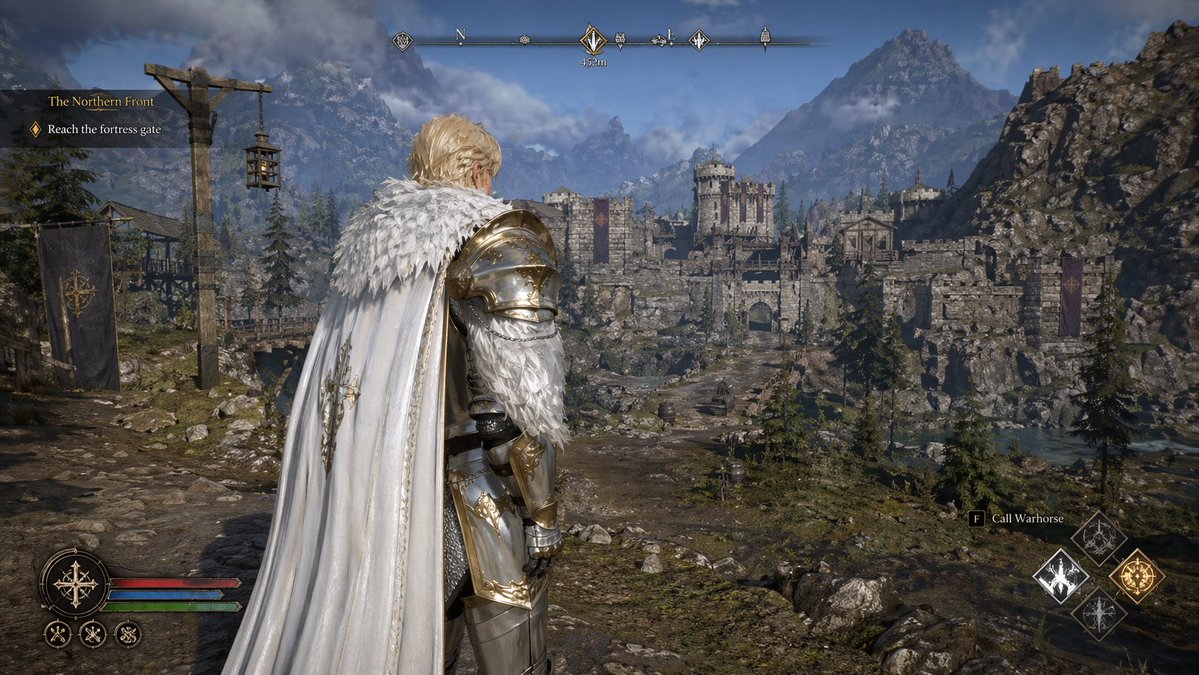
Task: Open the character cross emblem portrait
Action: click(x=75, y=583)
